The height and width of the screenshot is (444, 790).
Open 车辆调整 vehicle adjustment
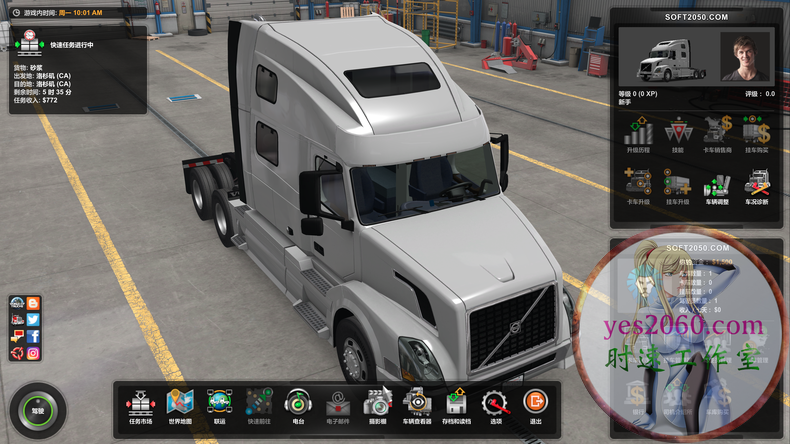(x=717, y=187)
